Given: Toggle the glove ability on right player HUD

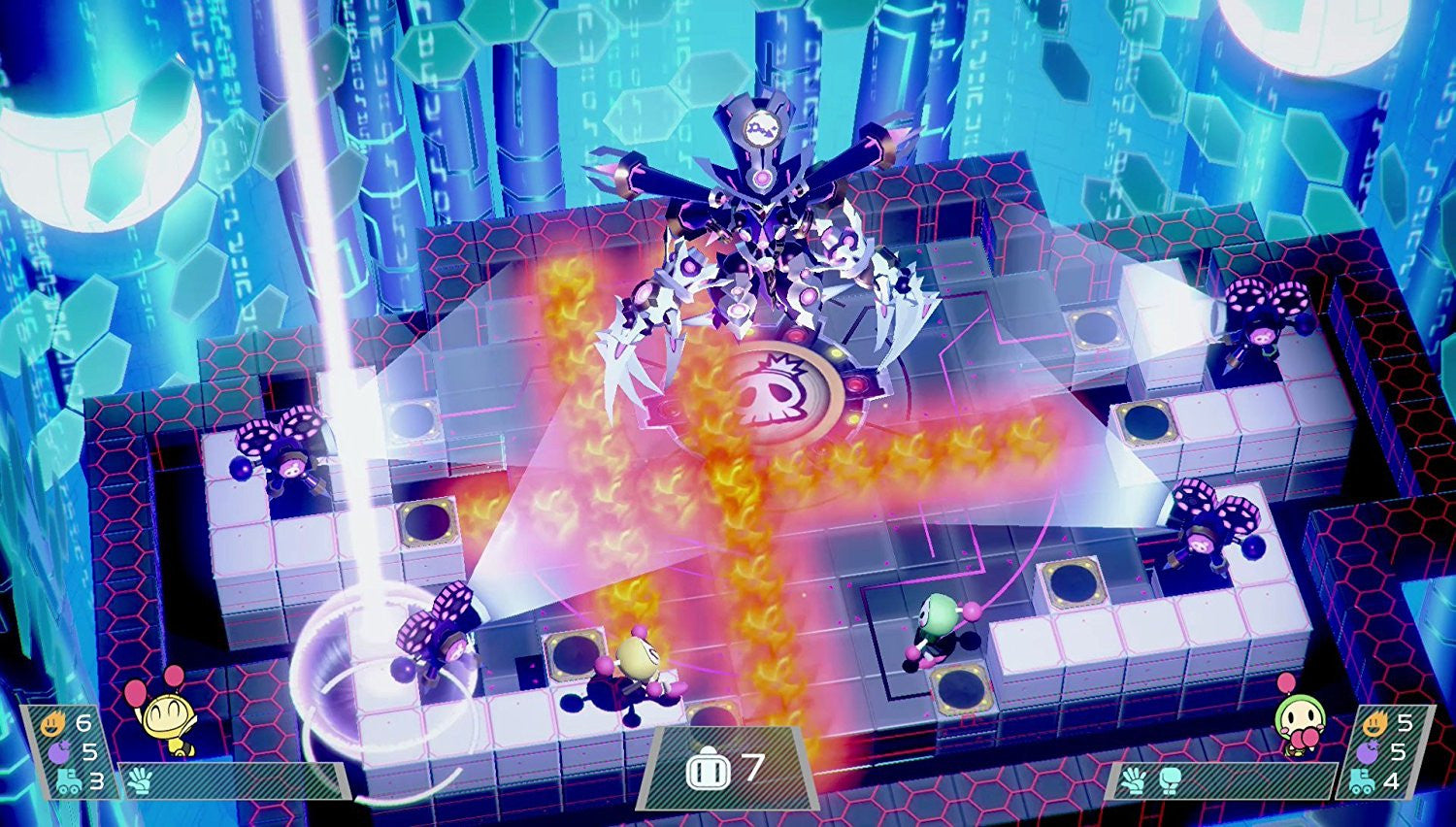Looking at the screenshot, I should (x=1134, y=780).
